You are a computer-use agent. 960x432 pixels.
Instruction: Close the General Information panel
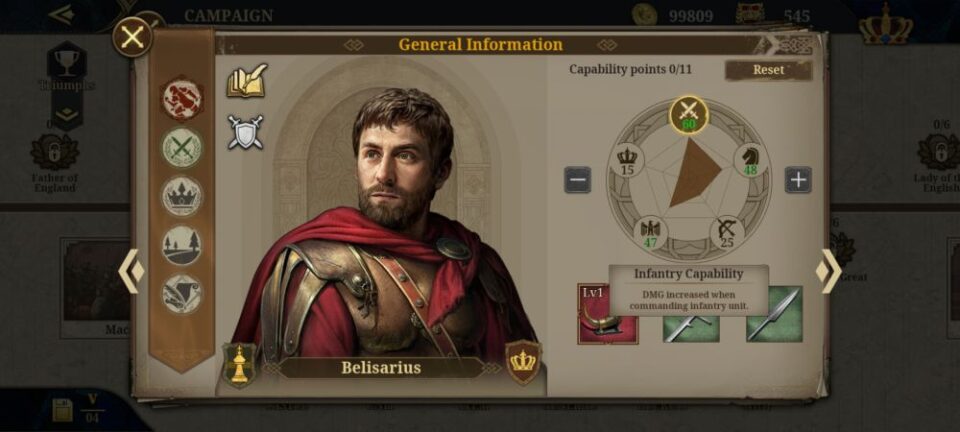(x=132, y=38)
